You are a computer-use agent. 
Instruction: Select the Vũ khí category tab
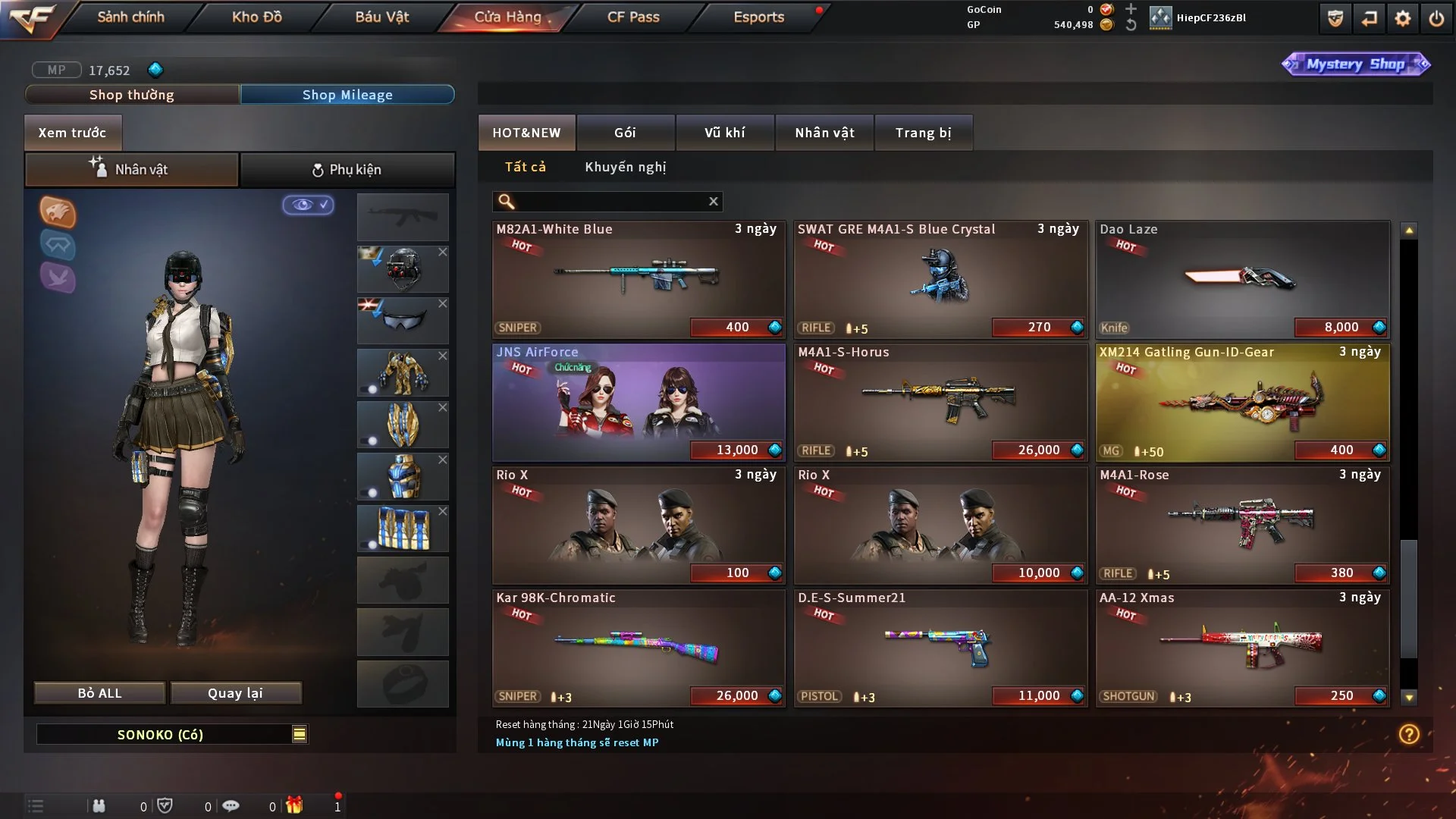[x=724, y=133]
